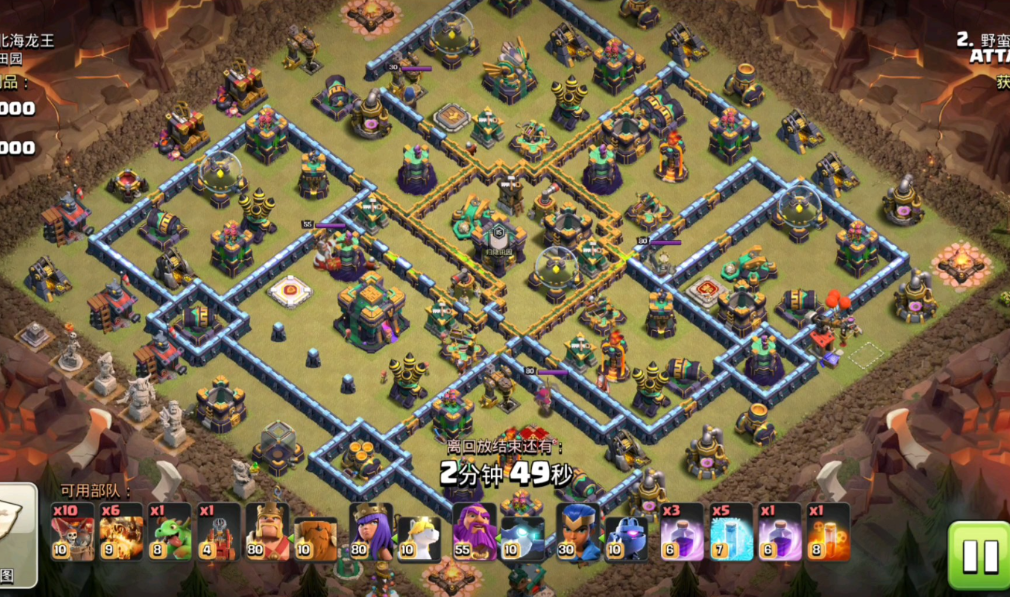Viewport: 1010px width, 597px height.
Task: Select the purple Rage spell with x3 count
Action: tap(682, 531)
